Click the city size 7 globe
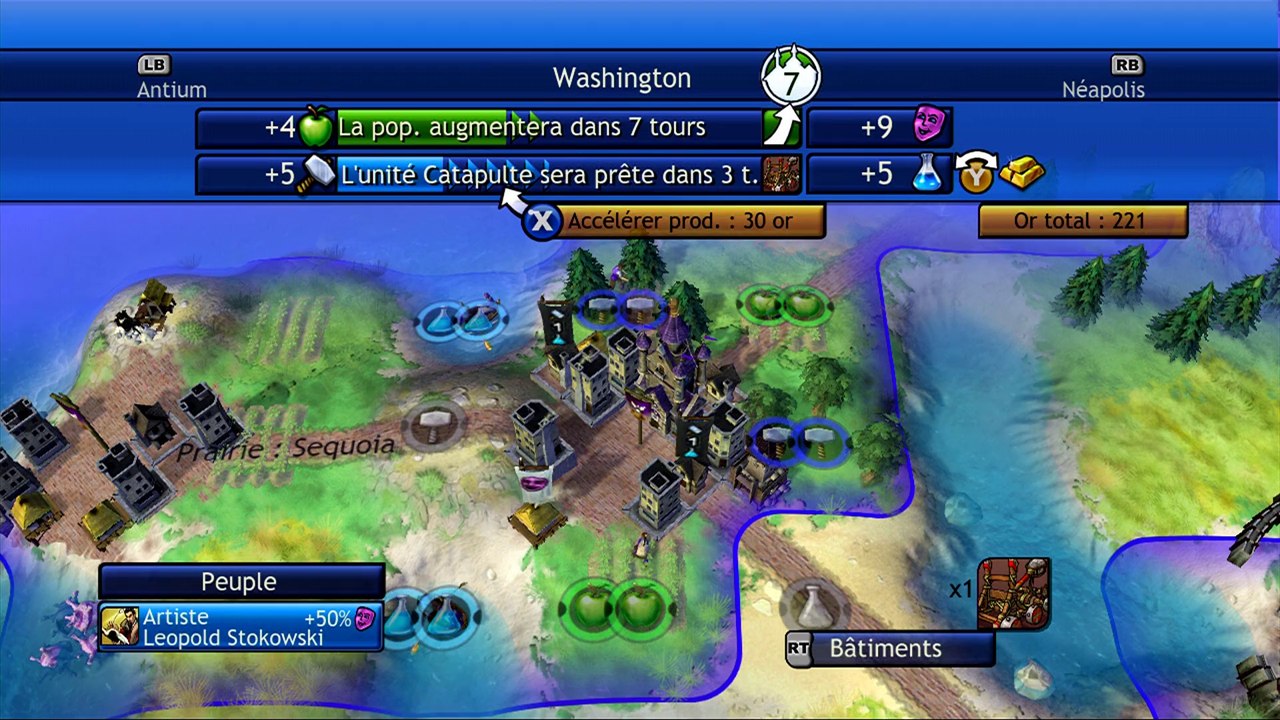1280x720 pixels. 790,79
